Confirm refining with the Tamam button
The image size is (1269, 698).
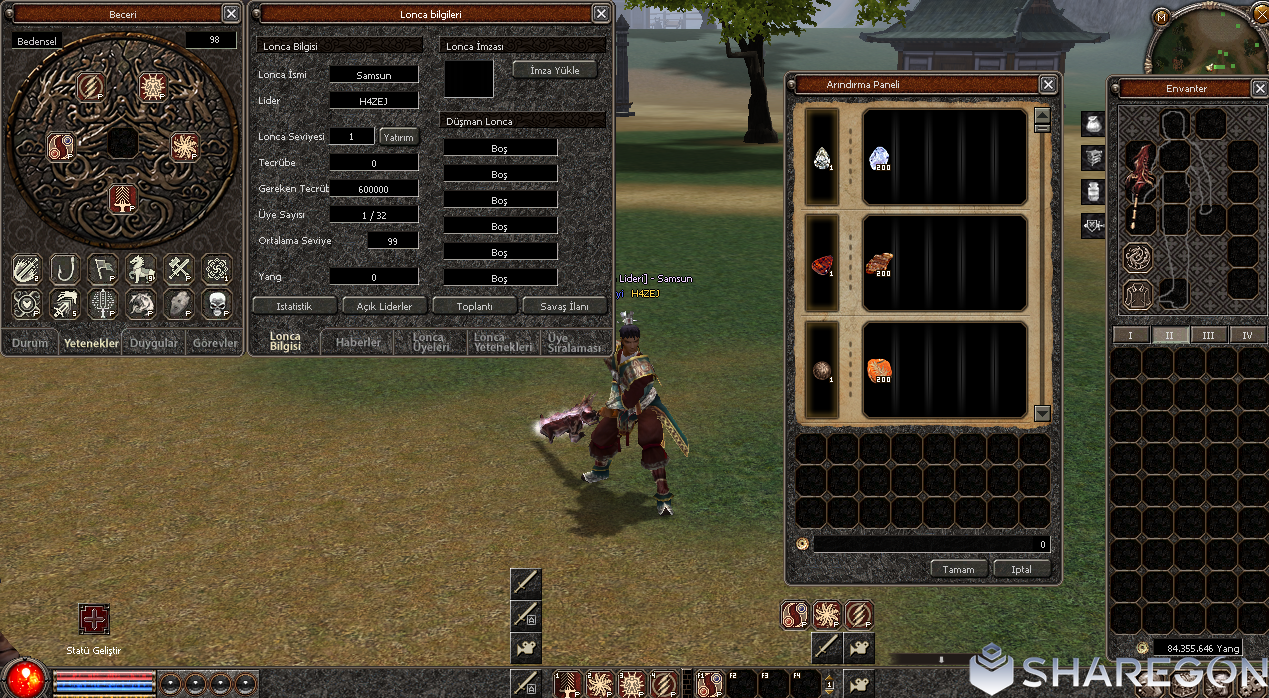pos(958,569)
